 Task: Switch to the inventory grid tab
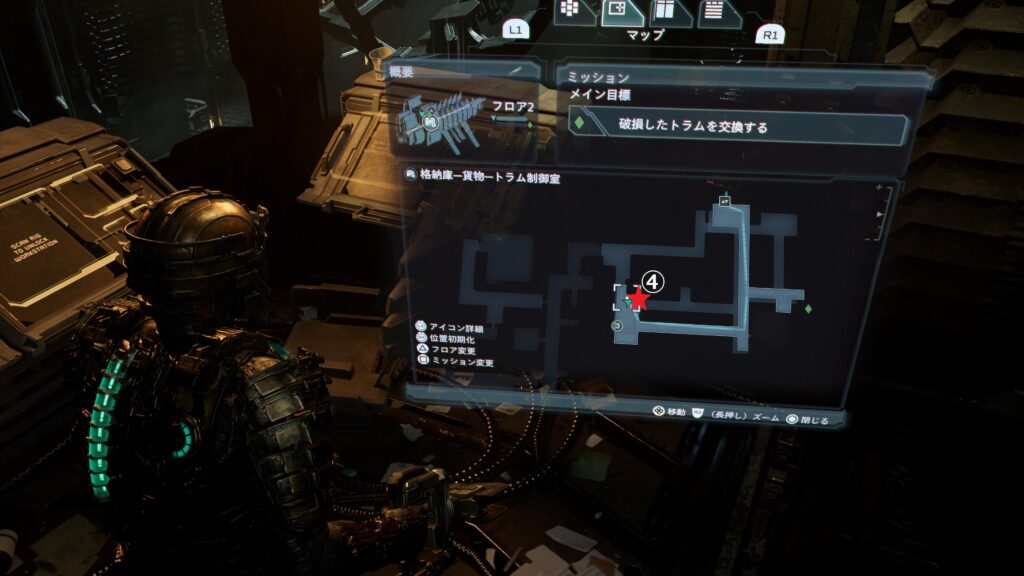(x=572, y=10)
